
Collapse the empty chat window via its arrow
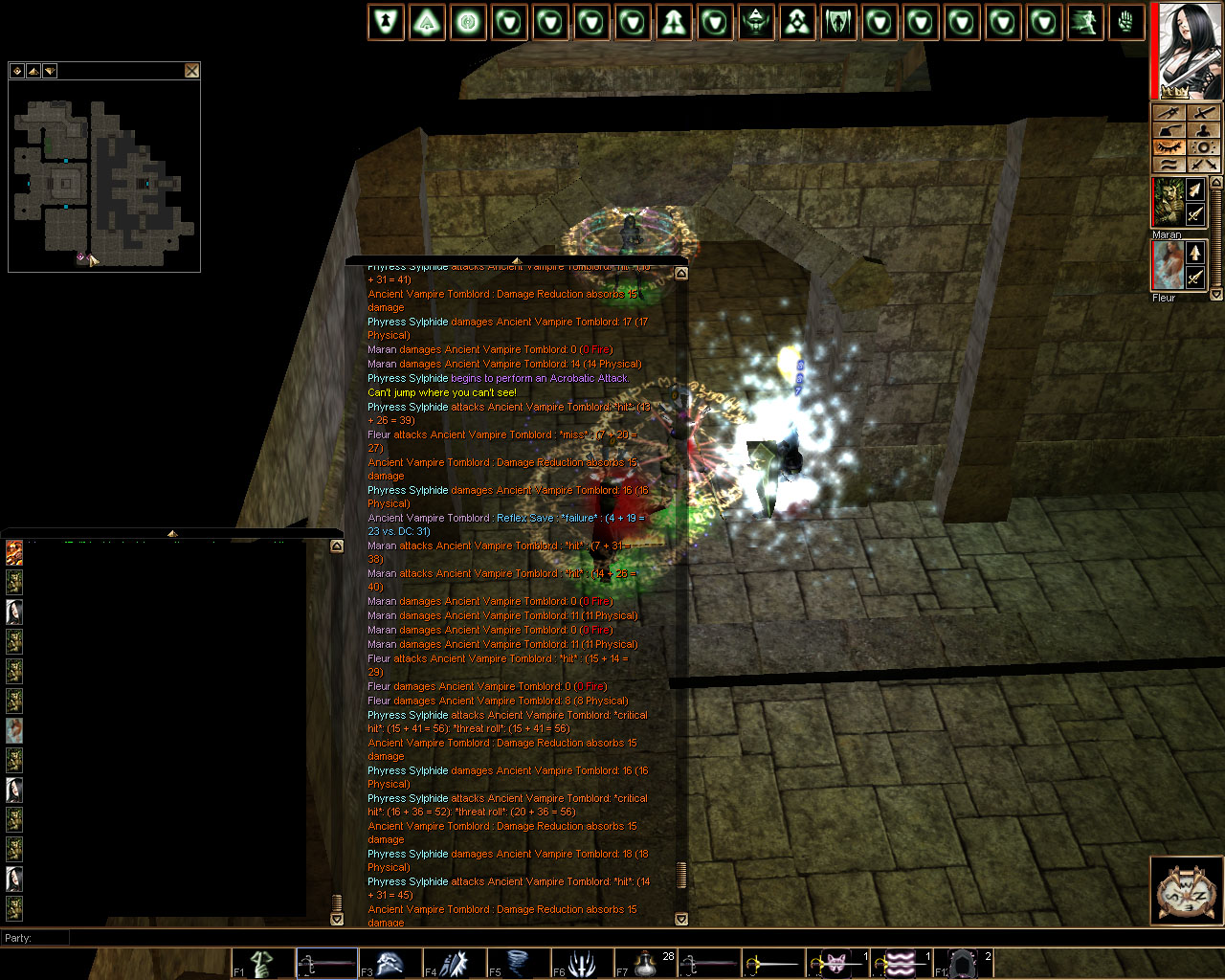(172, 534)
